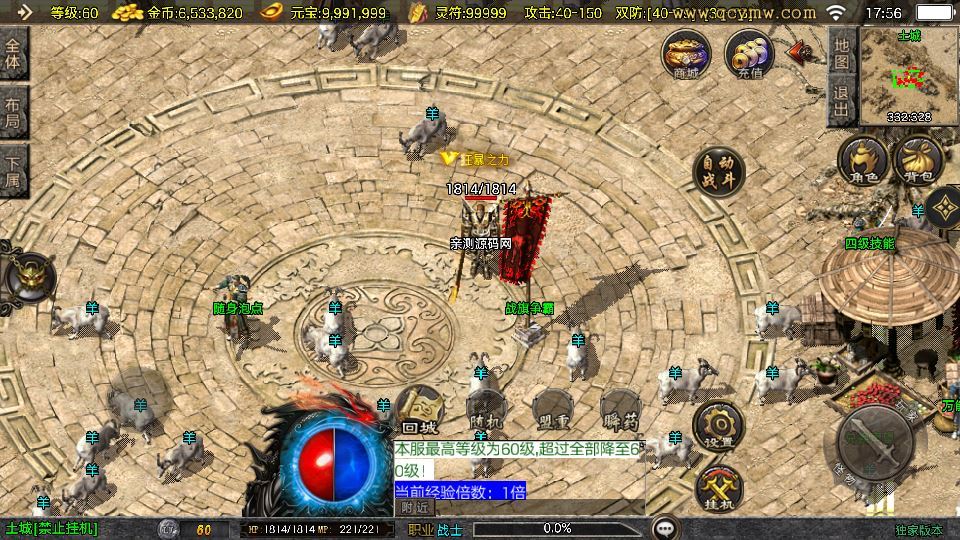
Task: Select the 布局 layout tab
Action: 13,113
